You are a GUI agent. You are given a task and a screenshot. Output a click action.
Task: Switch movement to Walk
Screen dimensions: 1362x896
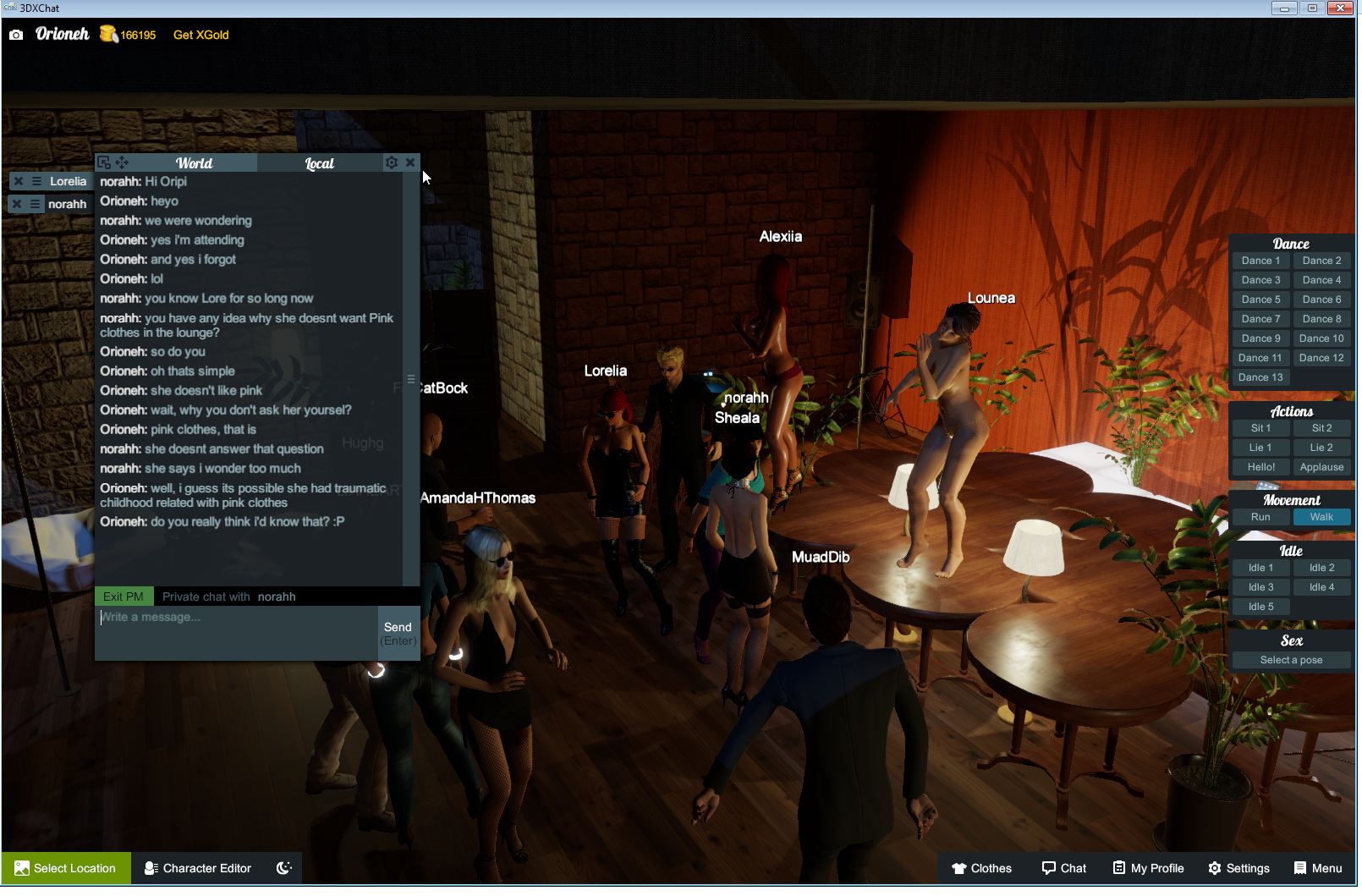pos(1321,516)
